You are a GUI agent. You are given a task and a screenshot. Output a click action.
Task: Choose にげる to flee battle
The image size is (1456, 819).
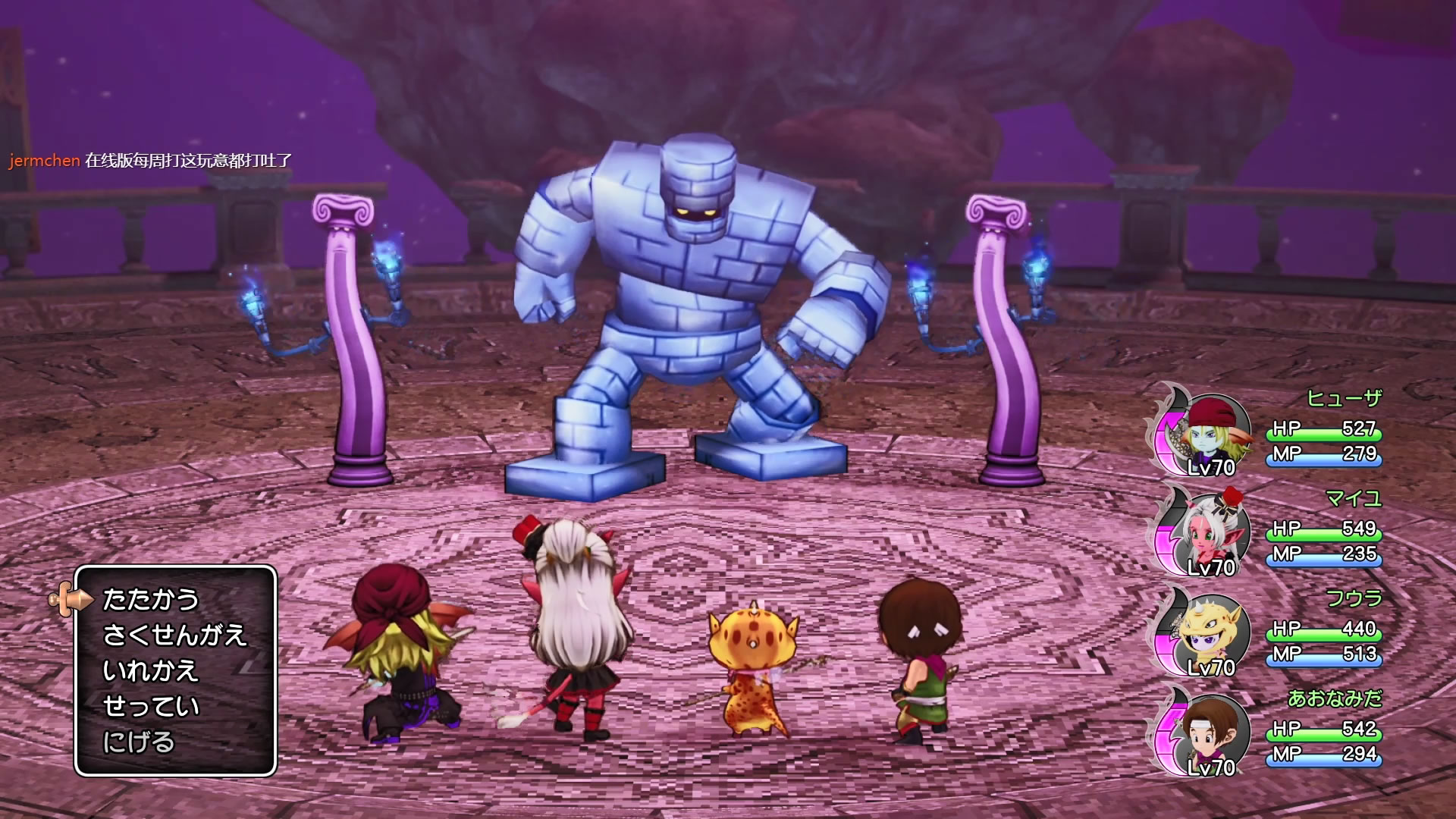pos(139,742)
